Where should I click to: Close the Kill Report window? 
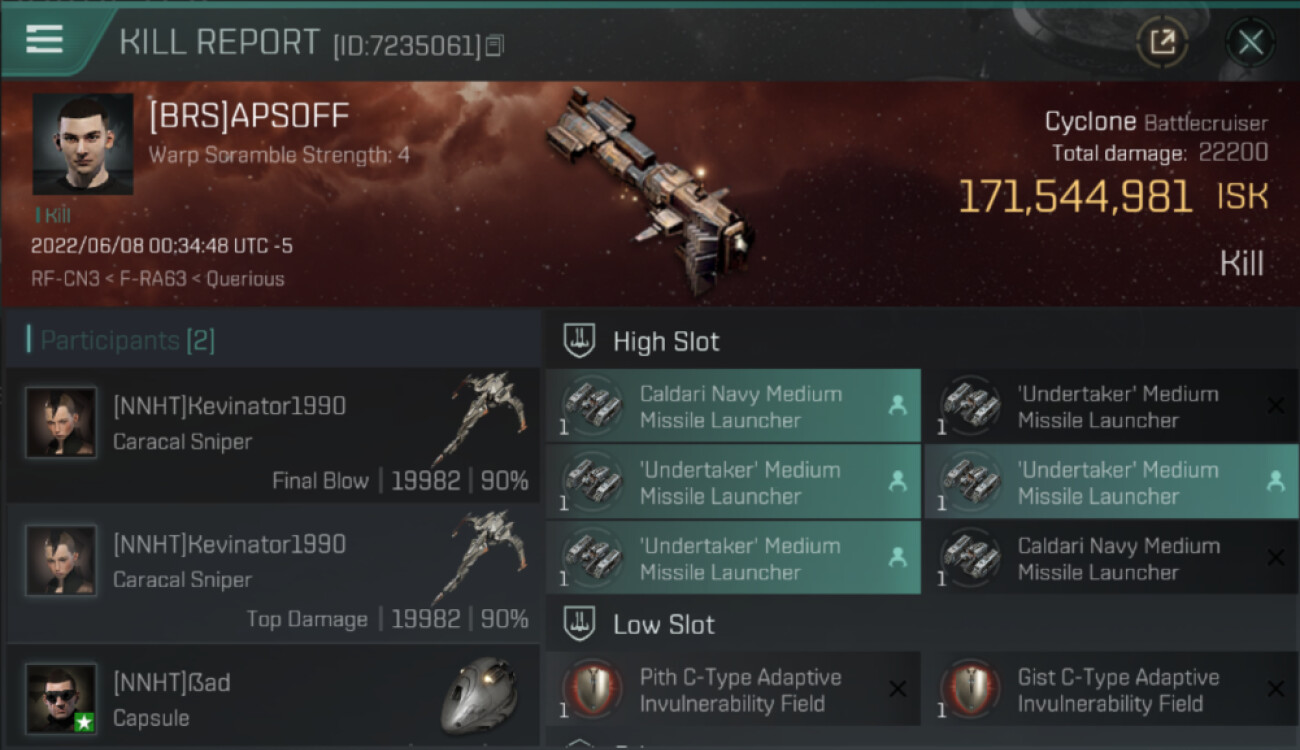(x=1250, y=42)
